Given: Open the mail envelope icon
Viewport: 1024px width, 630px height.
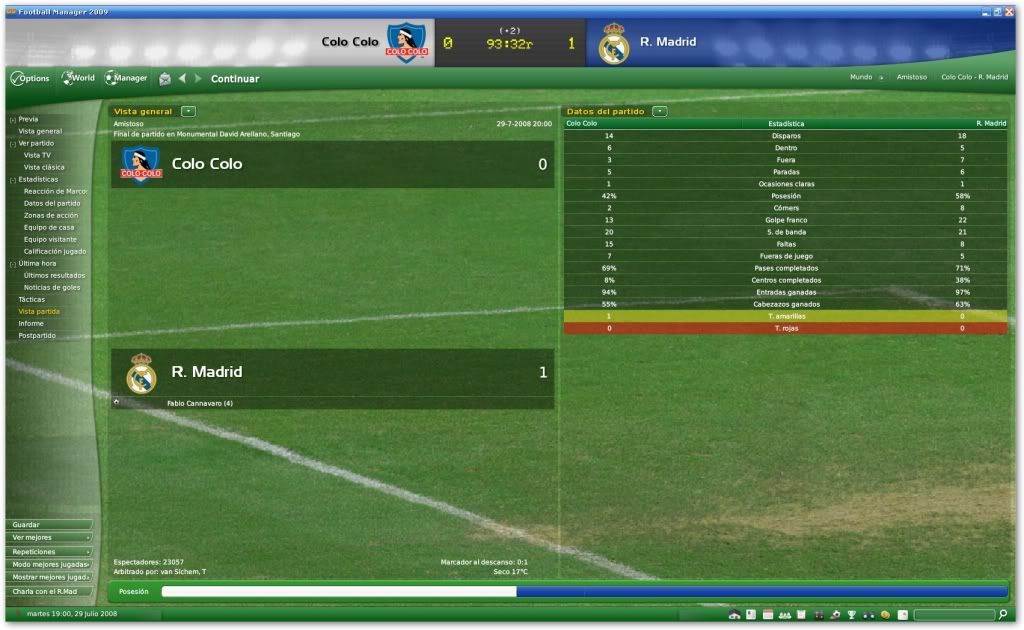Looking at the screenshot, I should coord(165,79).
